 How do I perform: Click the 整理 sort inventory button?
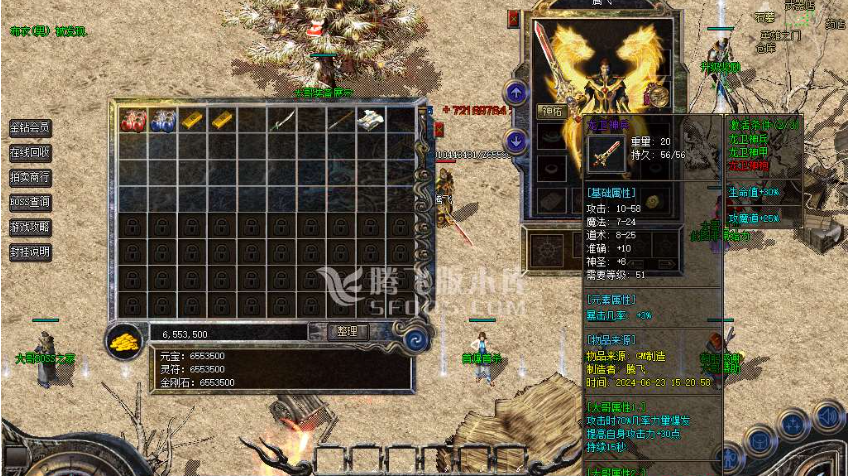point(339,331)
